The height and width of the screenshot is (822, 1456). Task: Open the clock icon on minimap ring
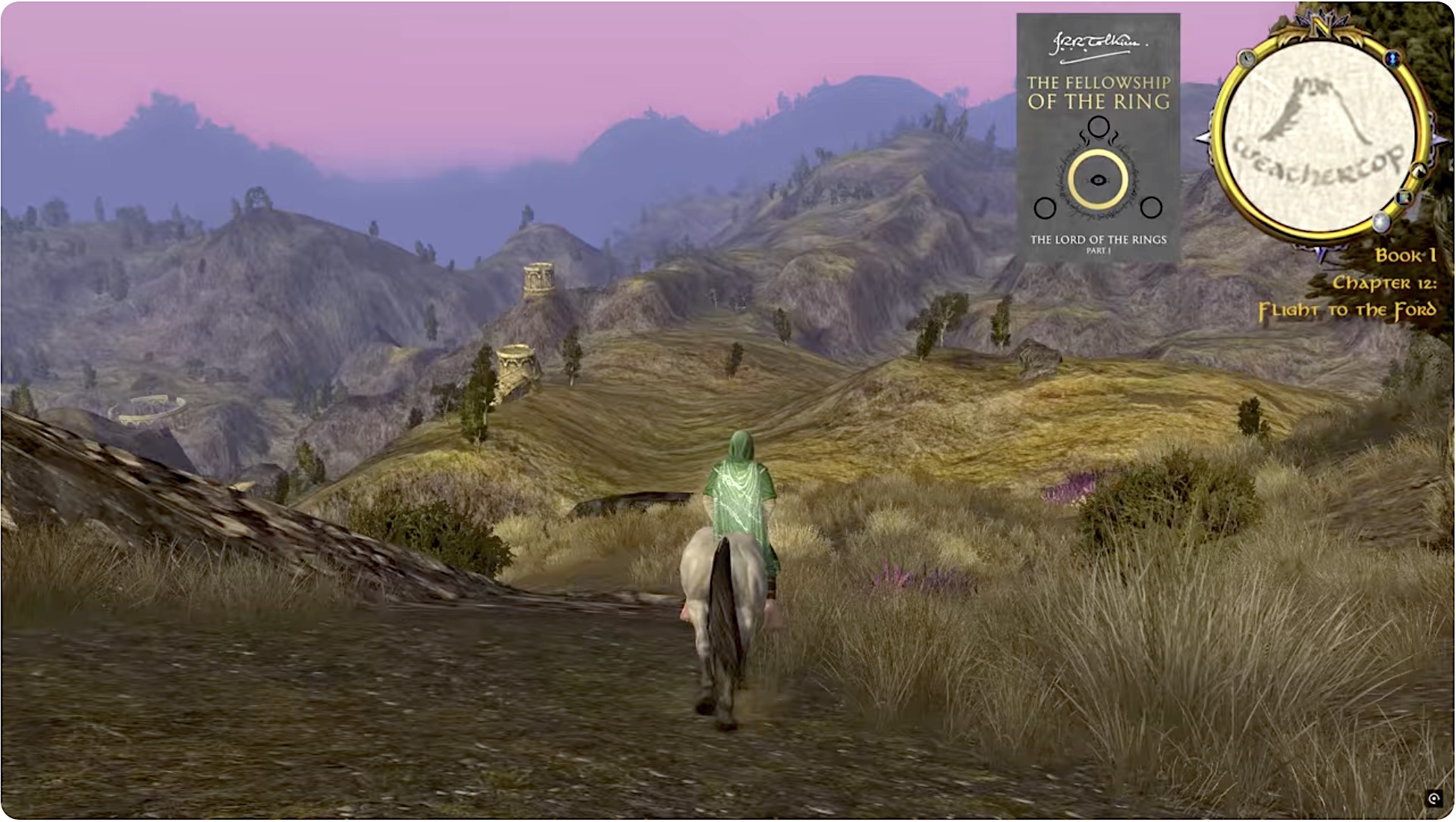pos(1247,58)
